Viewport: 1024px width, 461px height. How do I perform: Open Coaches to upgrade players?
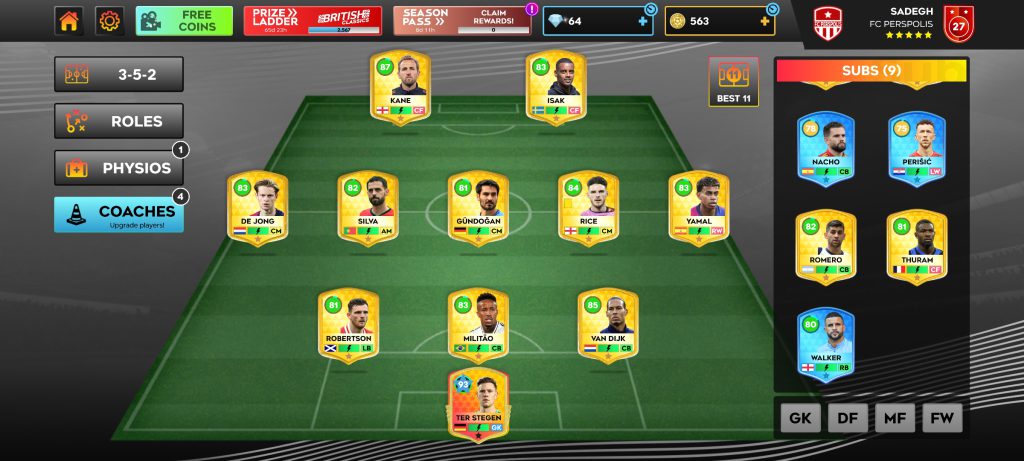tap(119, 214)
